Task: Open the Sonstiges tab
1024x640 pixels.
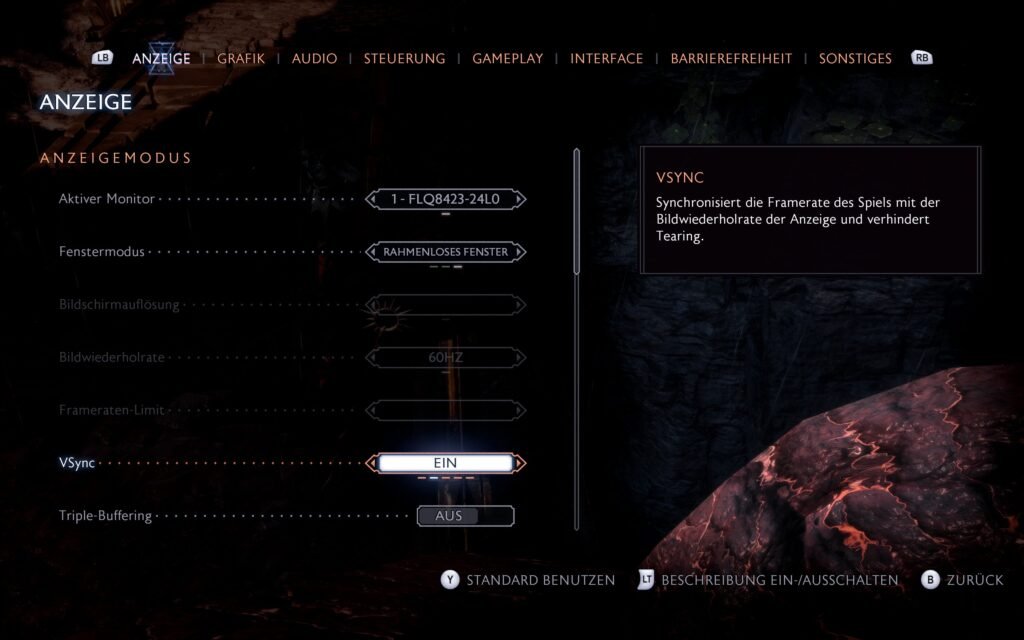Action: tap(855, 58)
